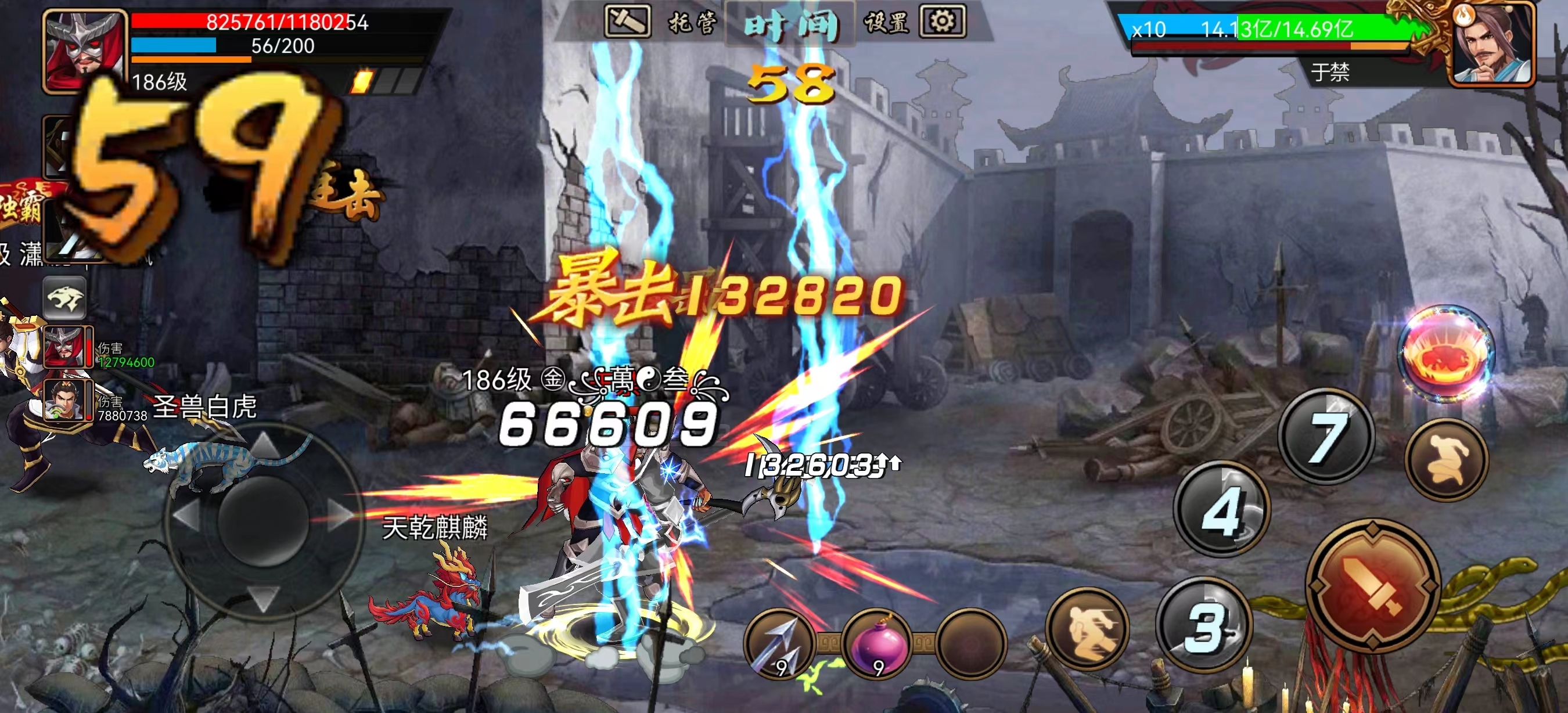Screen dimensions: 1568x713
Task: Tap the 托管 auto-battle hammer button
Action: [x=627, y=21]
